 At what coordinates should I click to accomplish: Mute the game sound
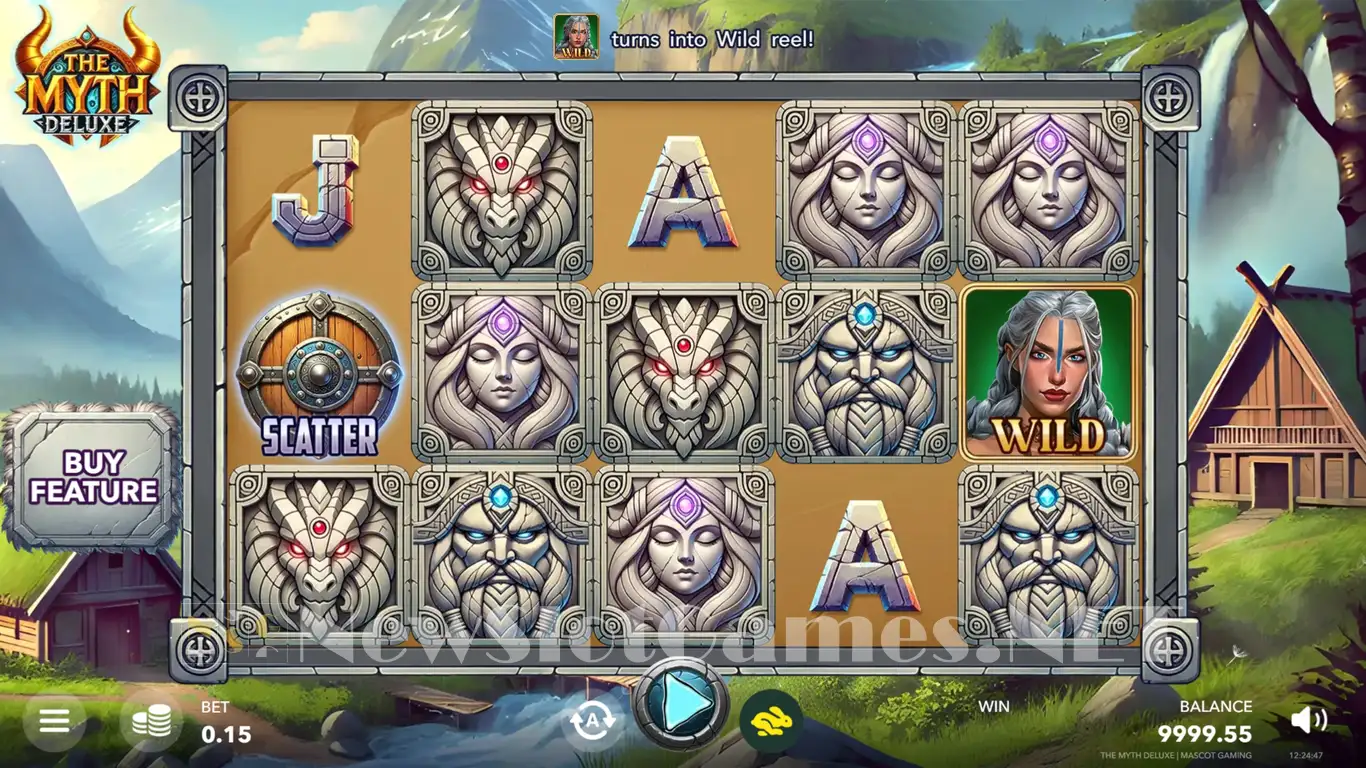[1308, 720]
